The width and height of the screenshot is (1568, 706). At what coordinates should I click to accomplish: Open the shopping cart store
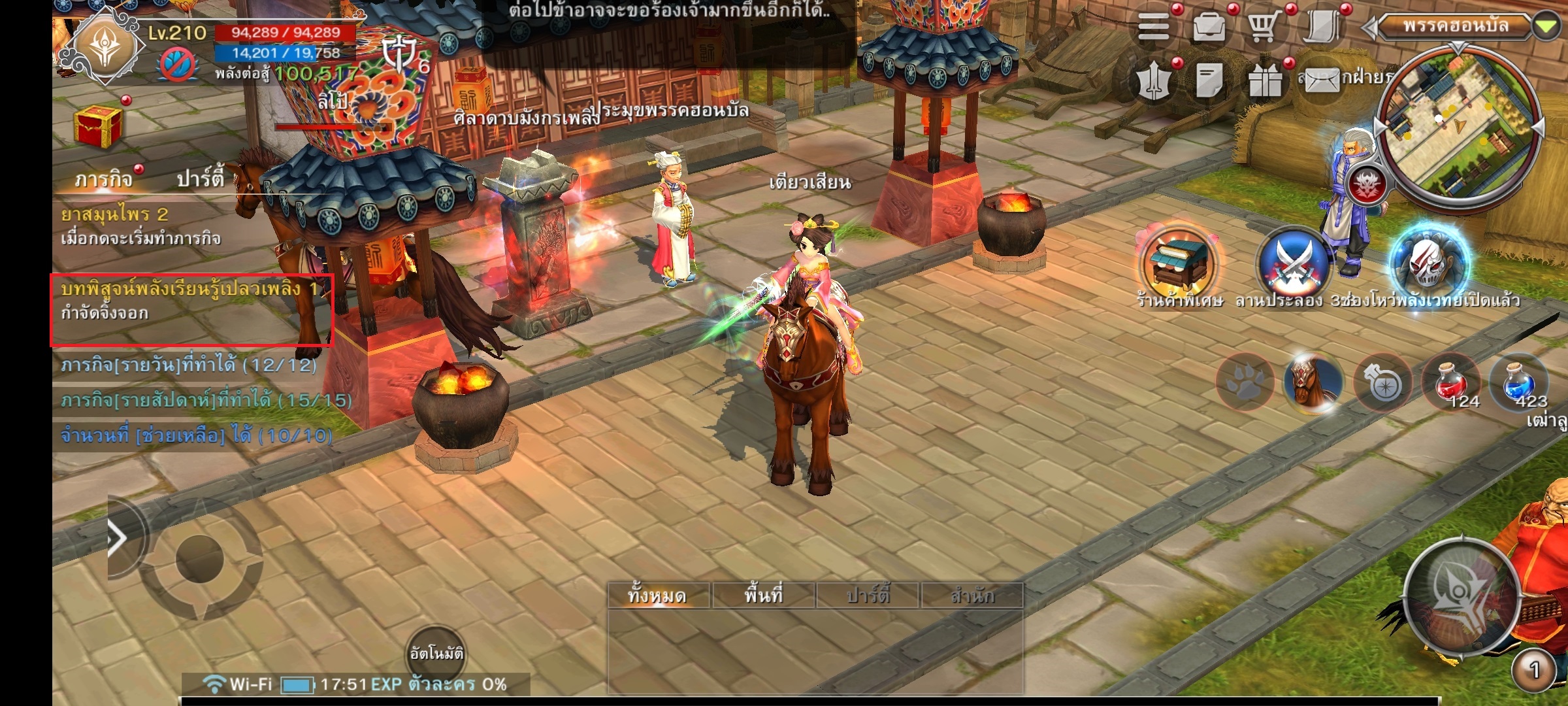coord(1264,27)
